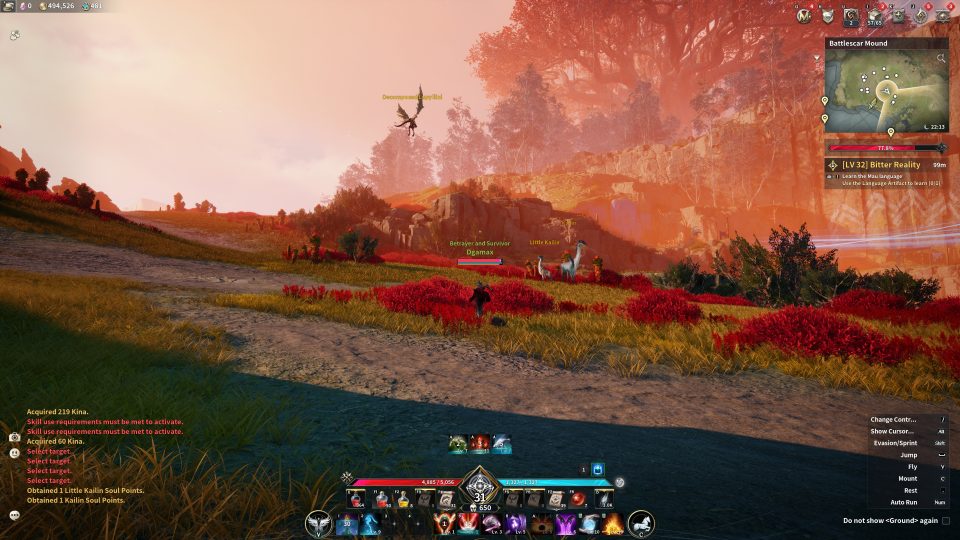960x540 pixels.
Task: Toggle the blue quick-slot page icon
Action: (x=598, y=468)
